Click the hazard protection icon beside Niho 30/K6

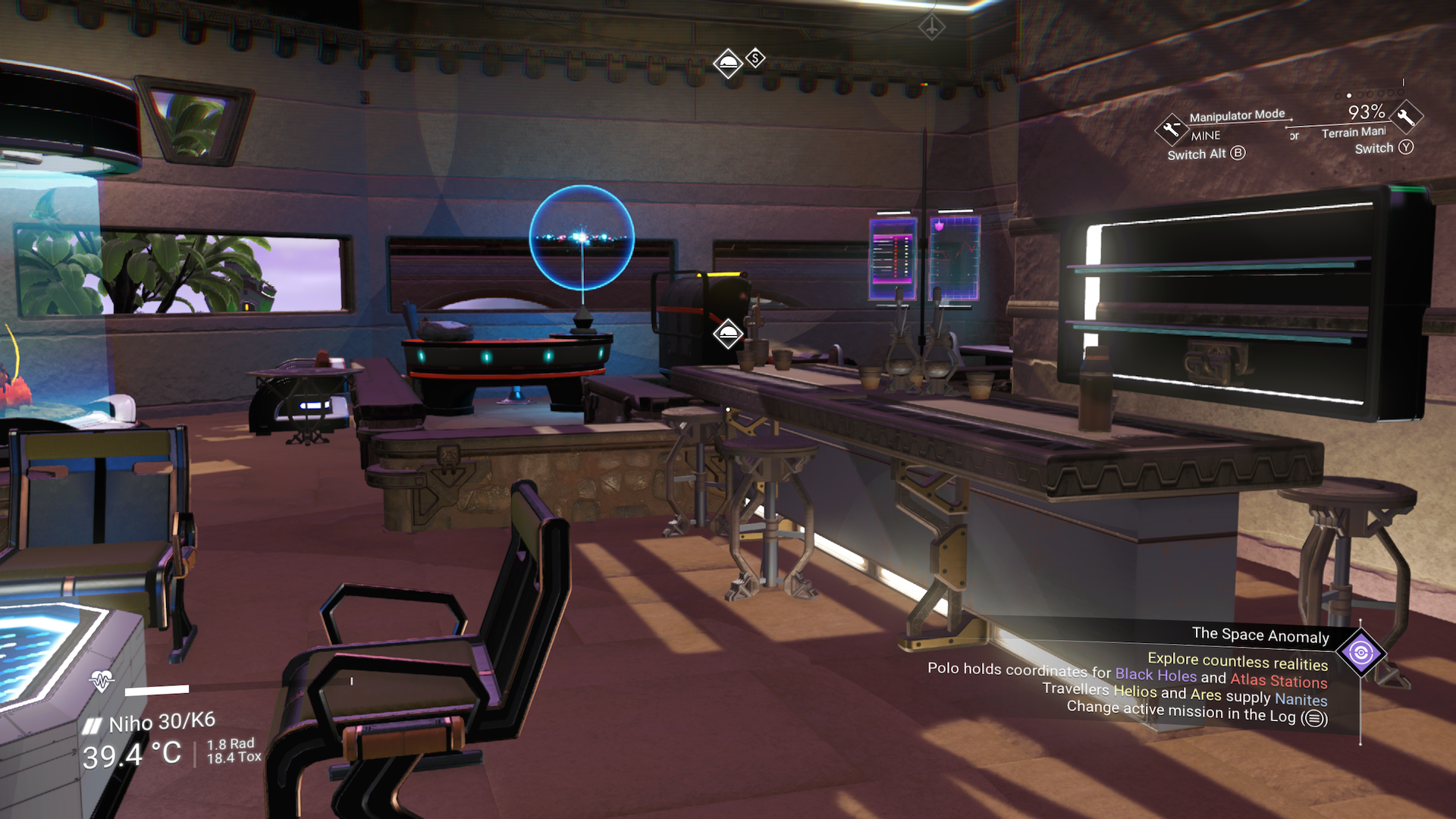(93, 724)
